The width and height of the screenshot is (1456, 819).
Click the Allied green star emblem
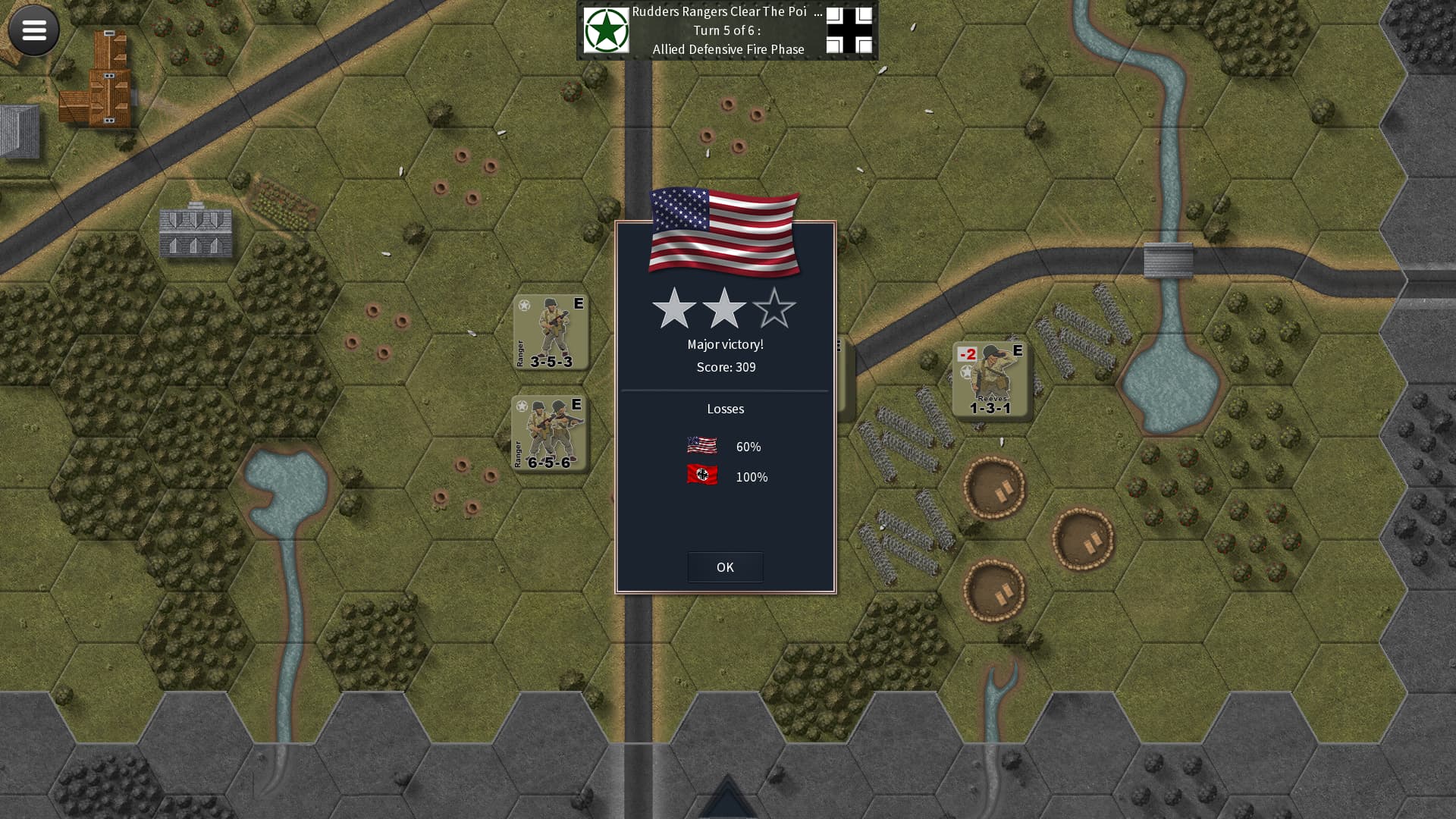[606, 30]
